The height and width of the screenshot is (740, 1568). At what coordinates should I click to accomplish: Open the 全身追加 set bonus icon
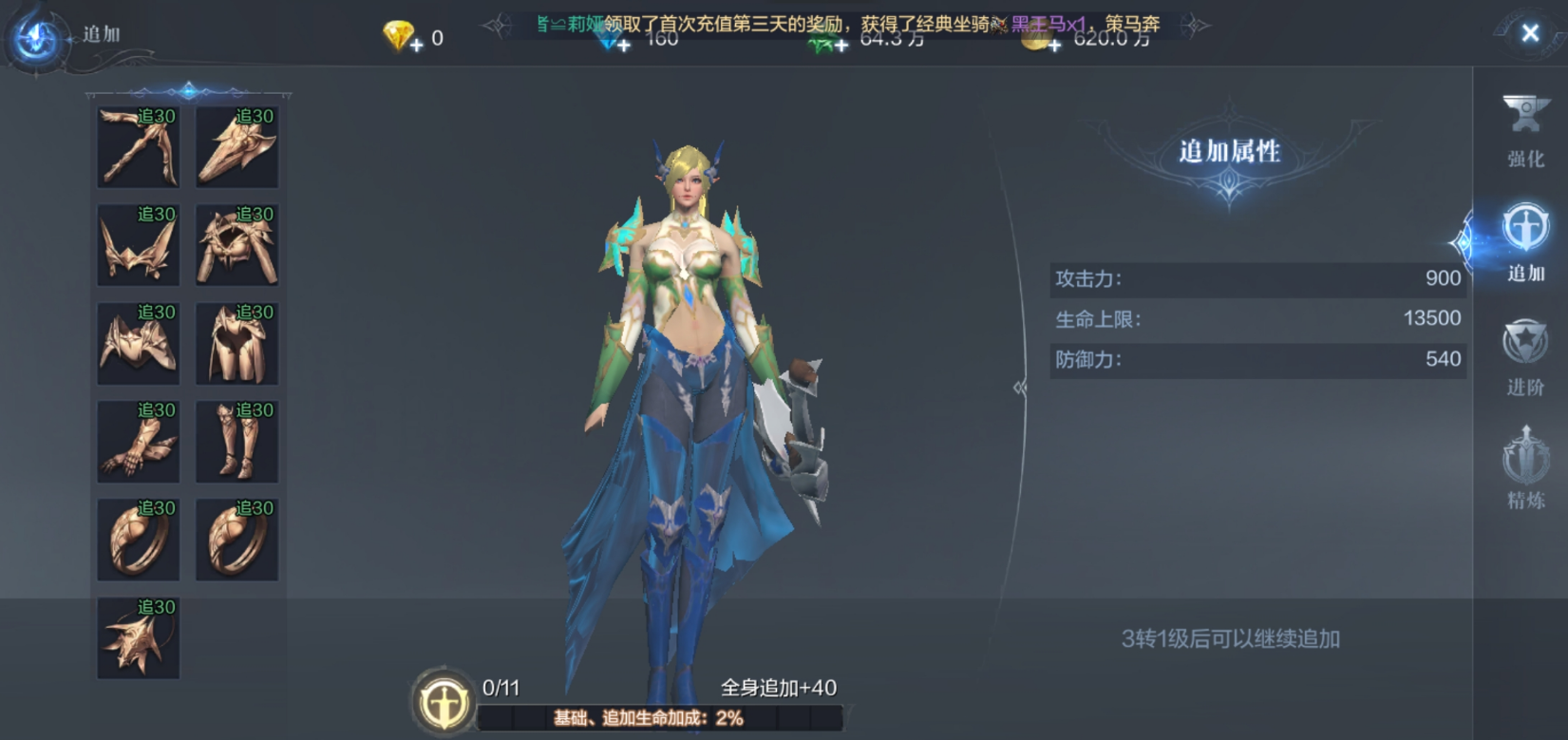[443, 703]
